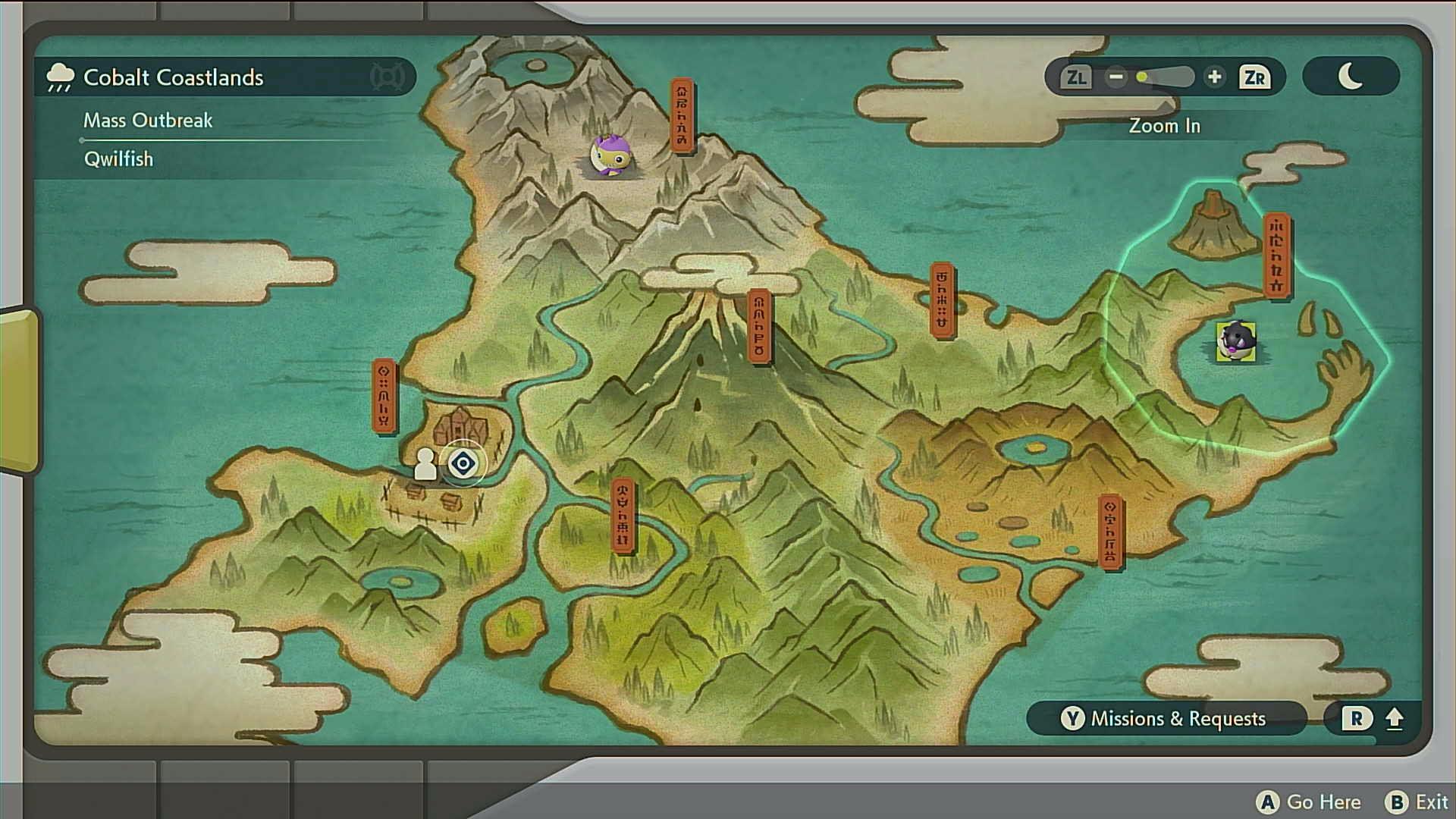The image size is (1456, 819).
Task: Choose the Qwilfish outbreak entry
Action: [119, 159]
